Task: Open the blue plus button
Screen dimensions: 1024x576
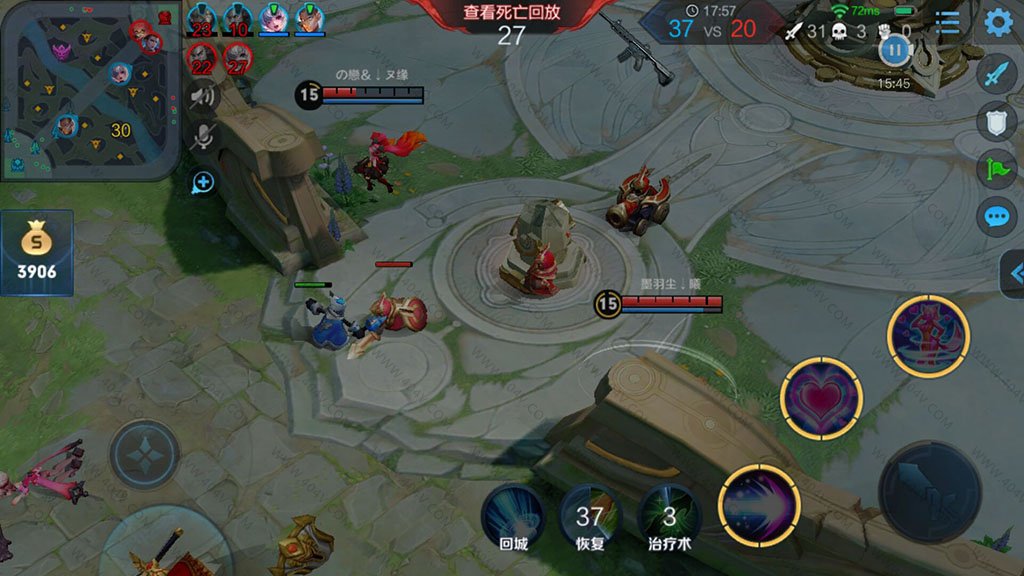Action: tap(203, 182)
